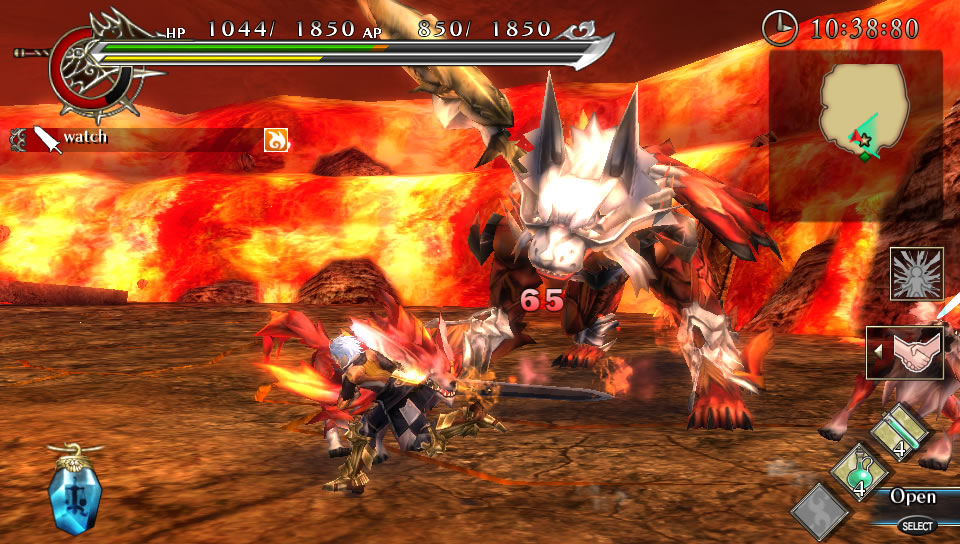Select the orange flame icon beside watch

[x=276, y=139]
